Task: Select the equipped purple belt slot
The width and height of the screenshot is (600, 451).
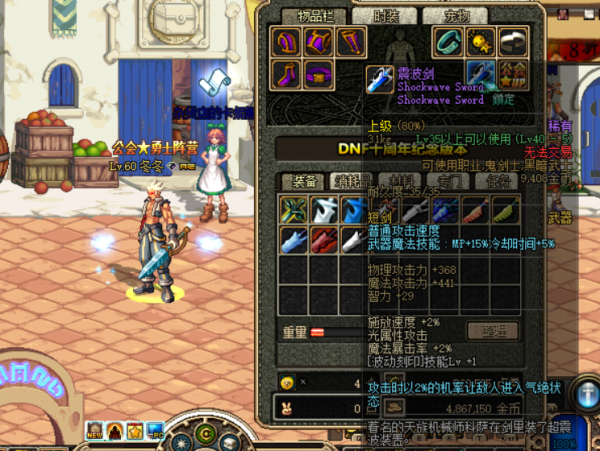Action: (319, 74)
